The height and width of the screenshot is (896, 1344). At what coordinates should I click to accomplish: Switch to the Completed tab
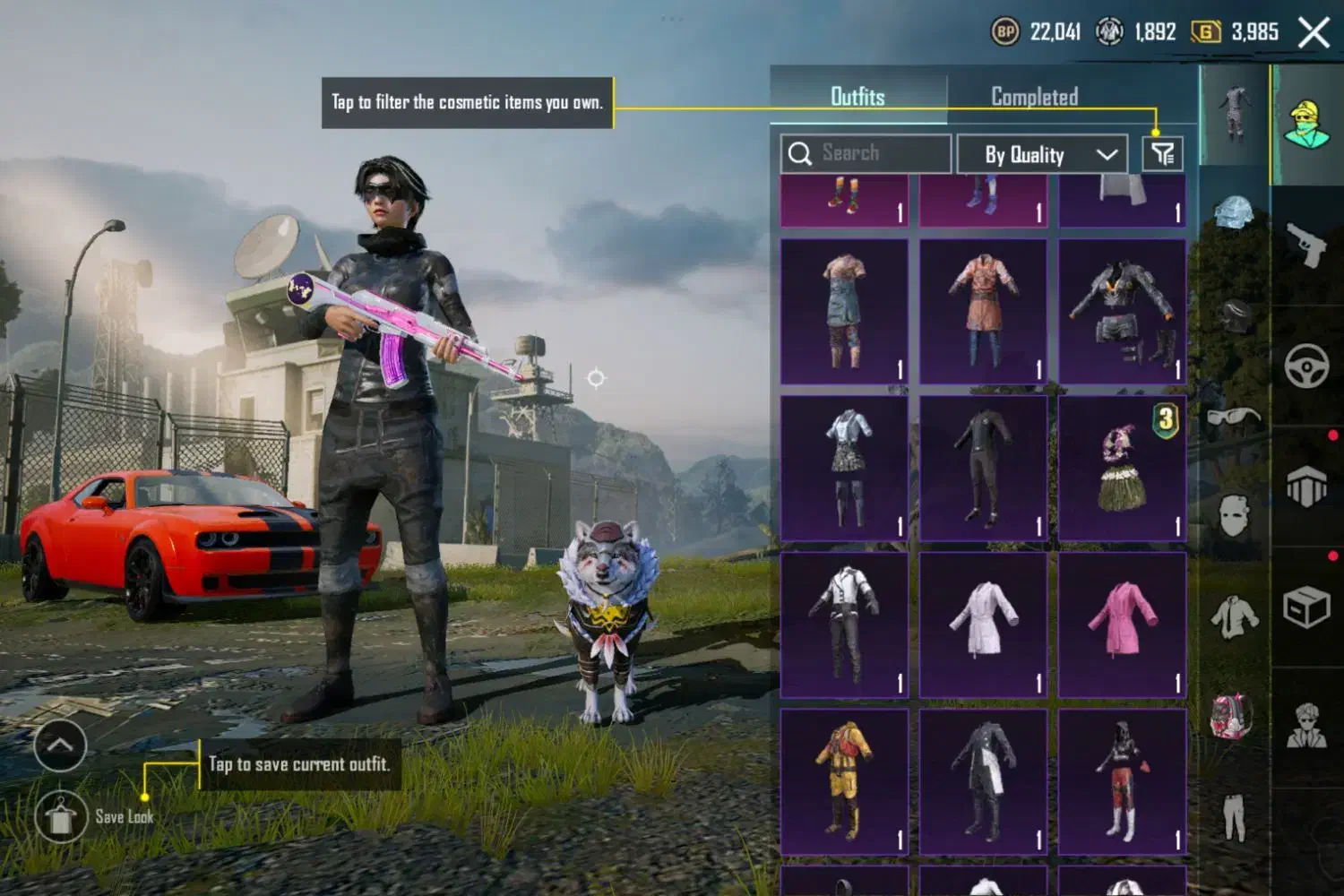point(1034,97)
